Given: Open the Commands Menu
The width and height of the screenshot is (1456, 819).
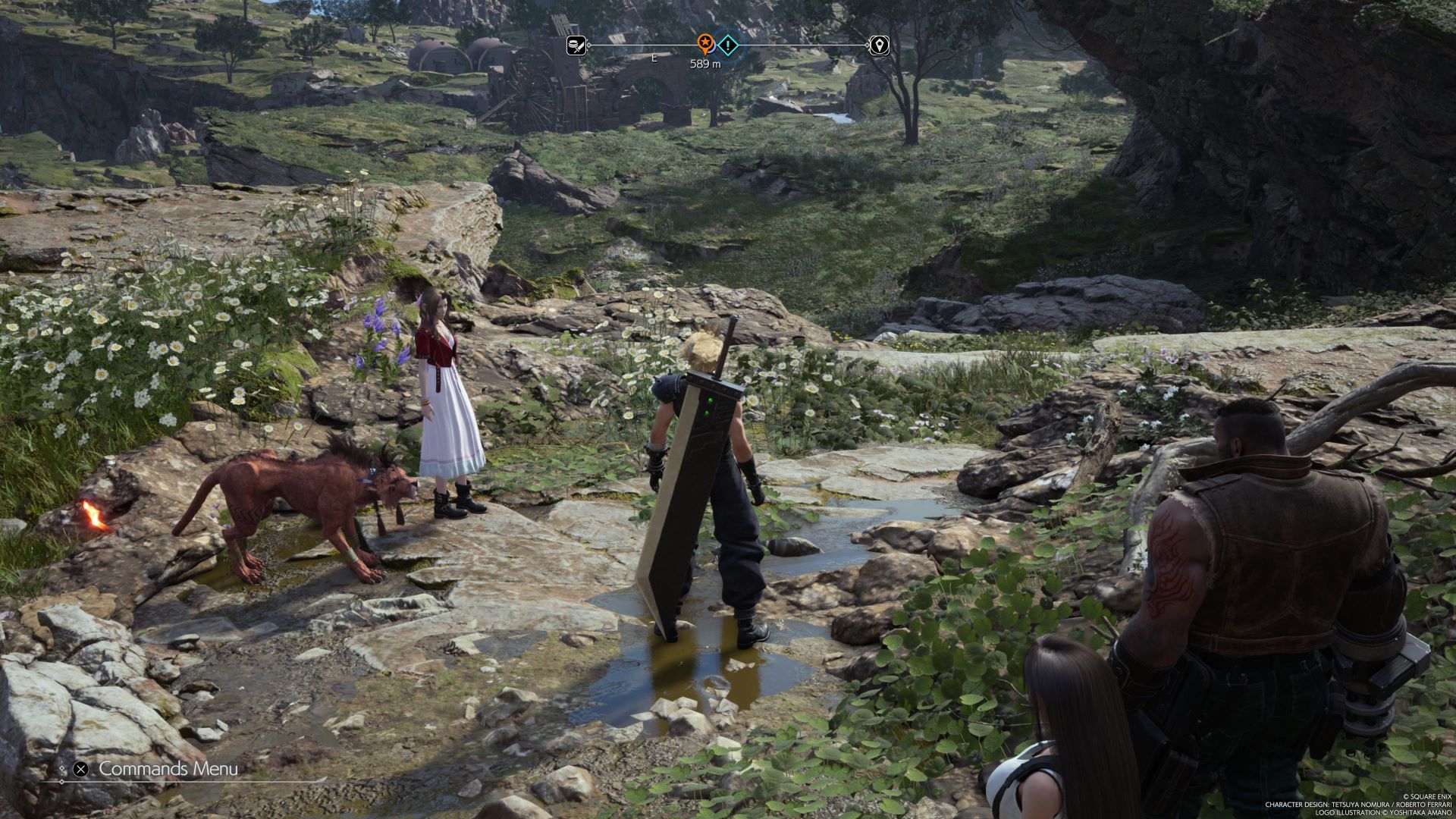Looking at the screenshot, I should point(168,769).
